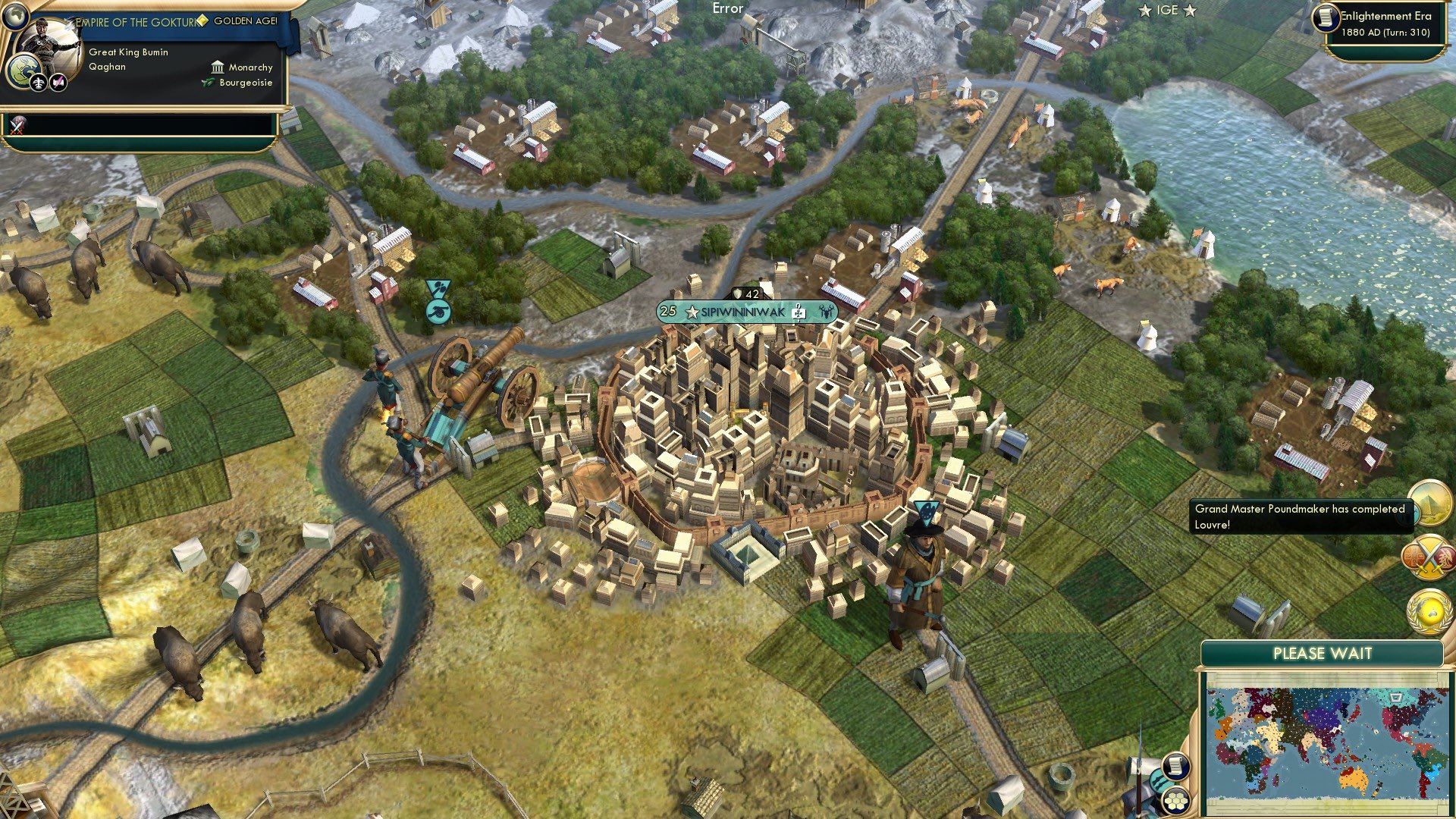Toggle the notification log scroll icon
Viewport: 1456px width, 819px height.
tap(1176, 765)
